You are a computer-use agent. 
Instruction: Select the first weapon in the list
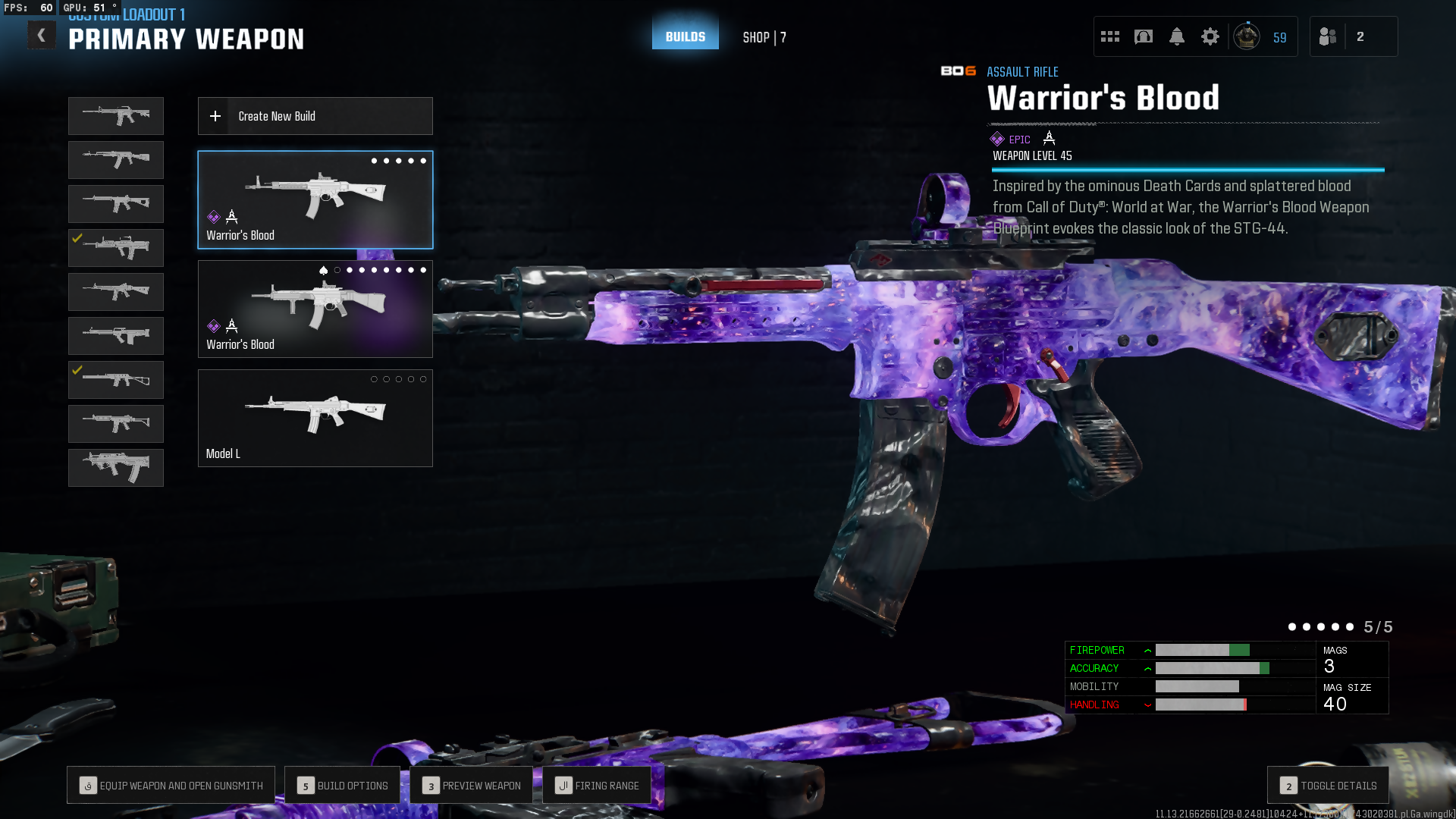115,116
